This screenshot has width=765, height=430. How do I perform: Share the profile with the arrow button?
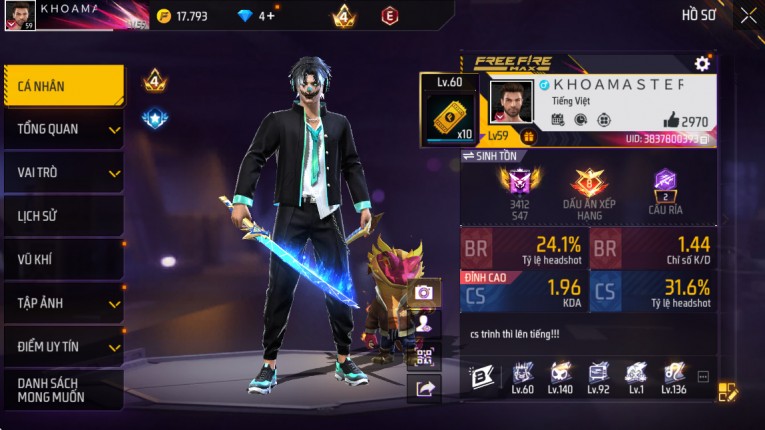click(424, 389)
